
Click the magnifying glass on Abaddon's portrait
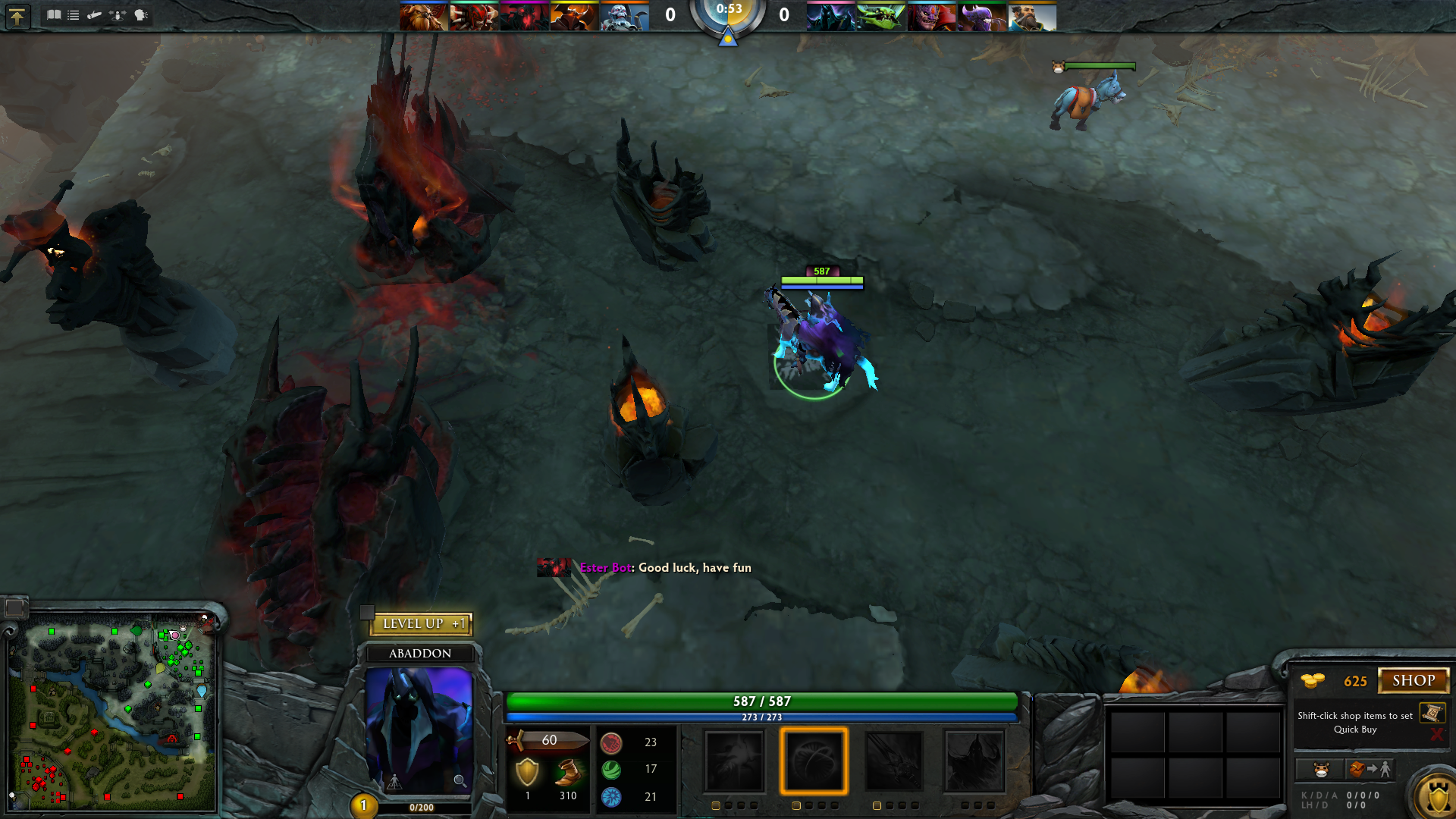[460, 781]
